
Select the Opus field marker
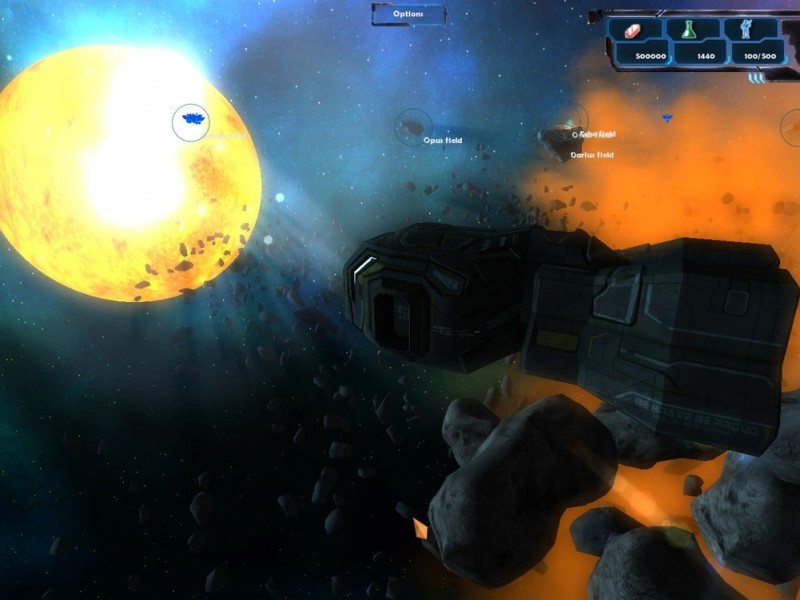coord(411,126)
